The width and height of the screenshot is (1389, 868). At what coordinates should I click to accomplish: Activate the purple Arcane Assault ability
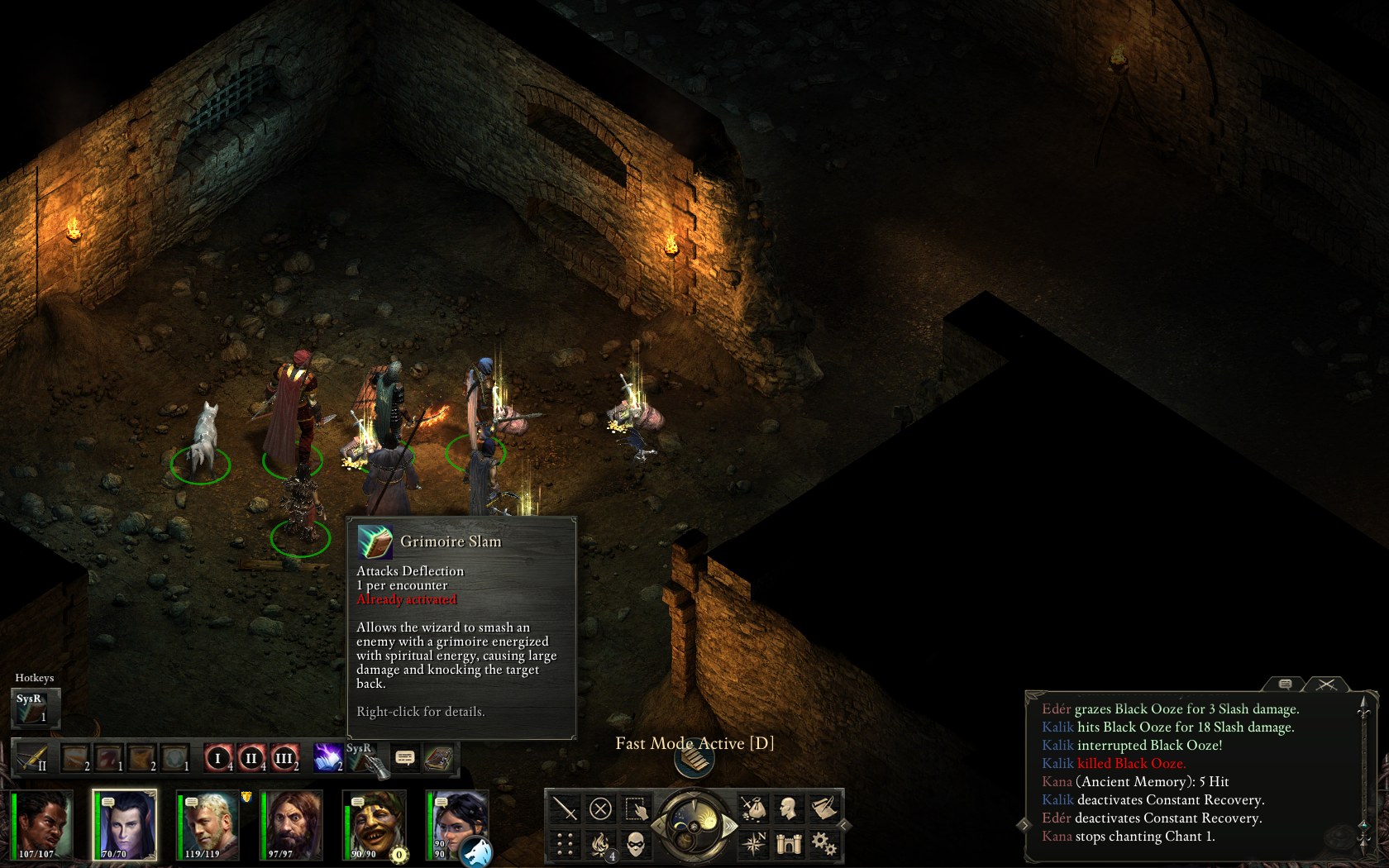[327, 758]
